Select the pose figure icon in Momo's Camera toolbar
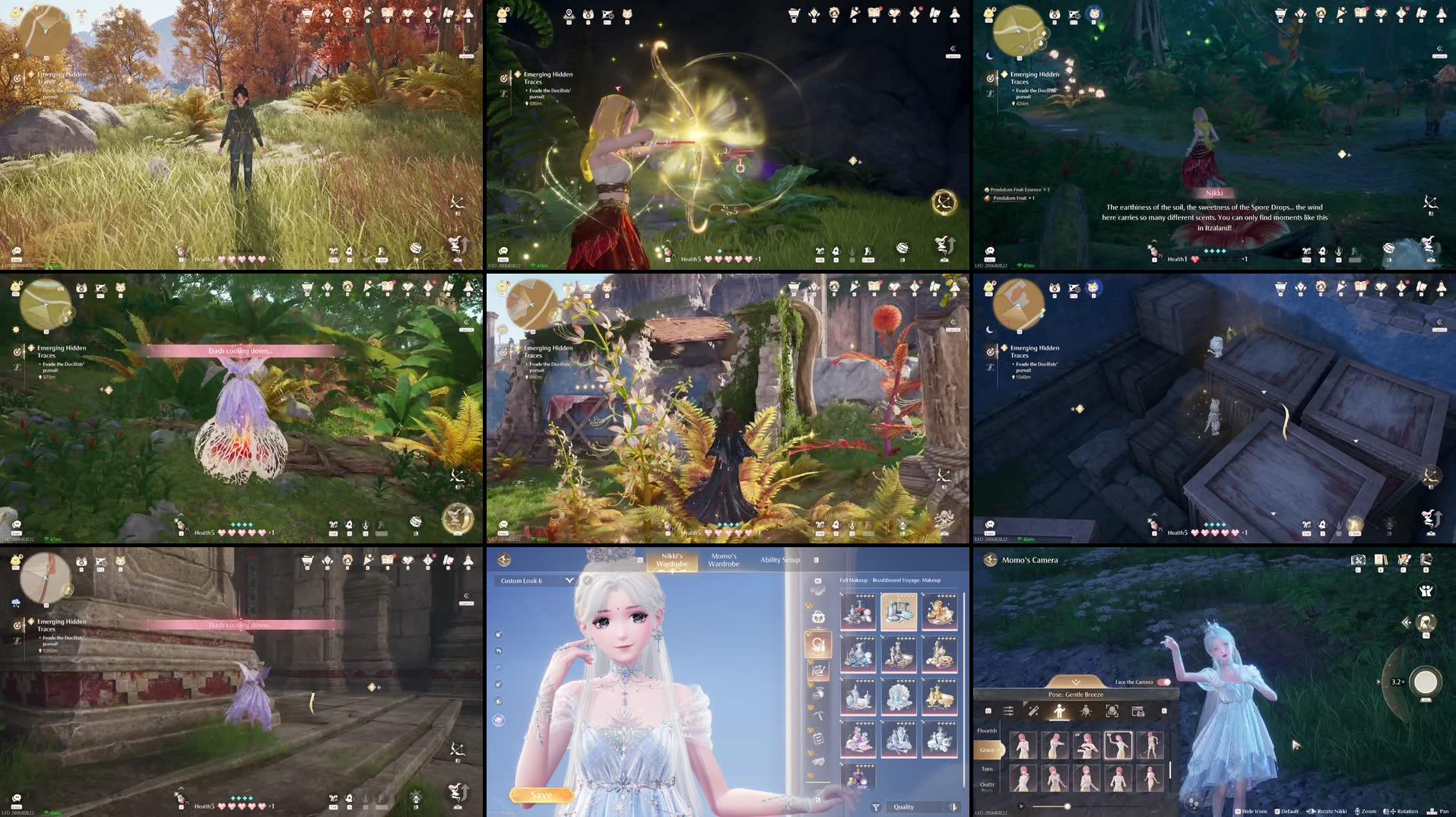Viewport: 1456px width, 817px height. click(1059, 712)
